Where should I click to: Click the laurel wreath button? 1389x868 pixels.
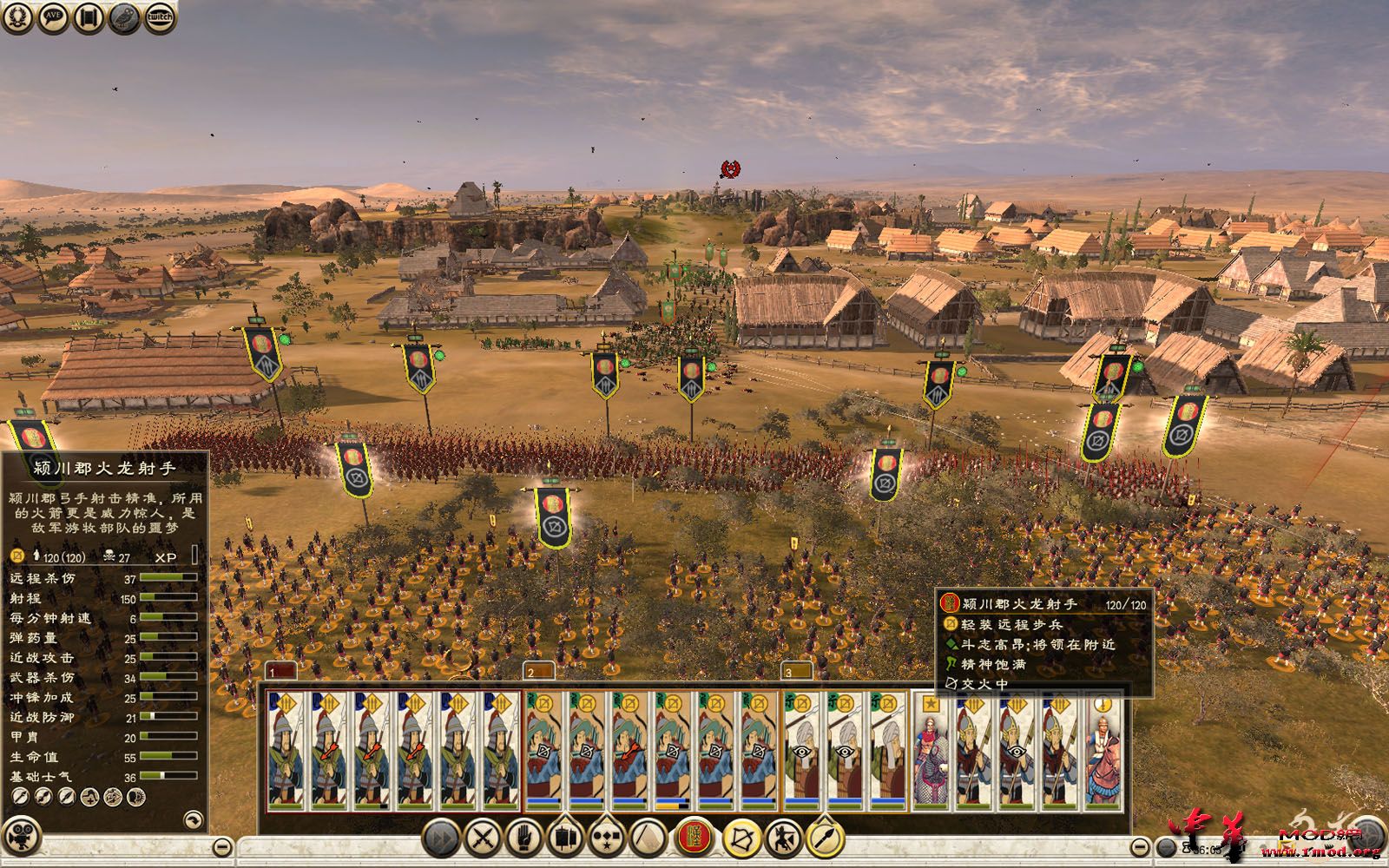click(x=18, y=18)
